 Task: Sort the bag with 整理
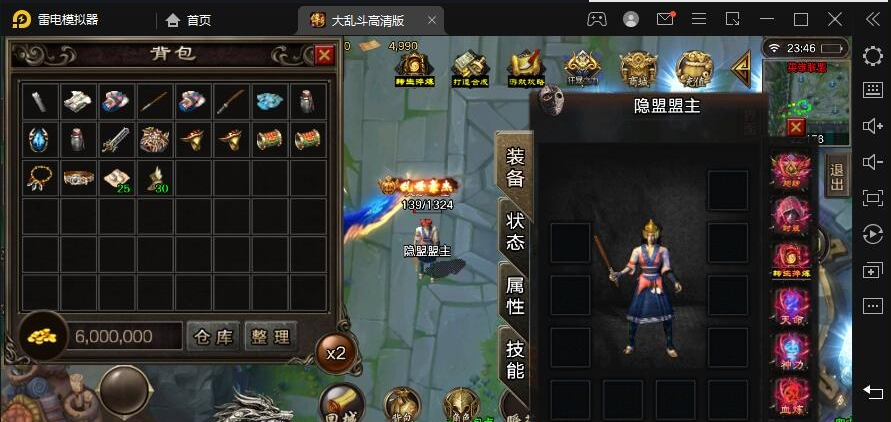click(269, 337)
